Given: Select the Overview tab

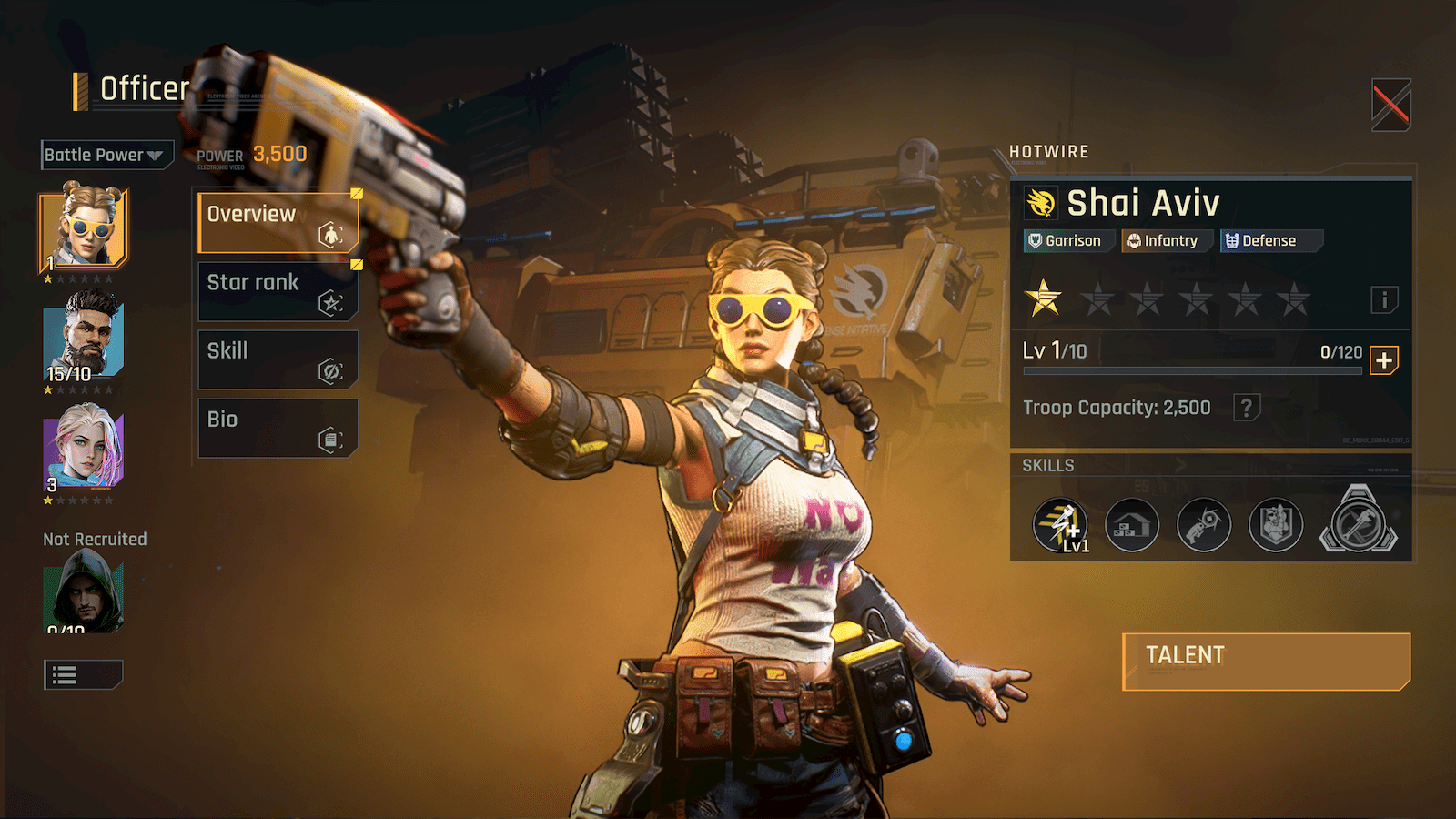Looking at the screenshot, I should pyautogui.click(x=278, y=222).
